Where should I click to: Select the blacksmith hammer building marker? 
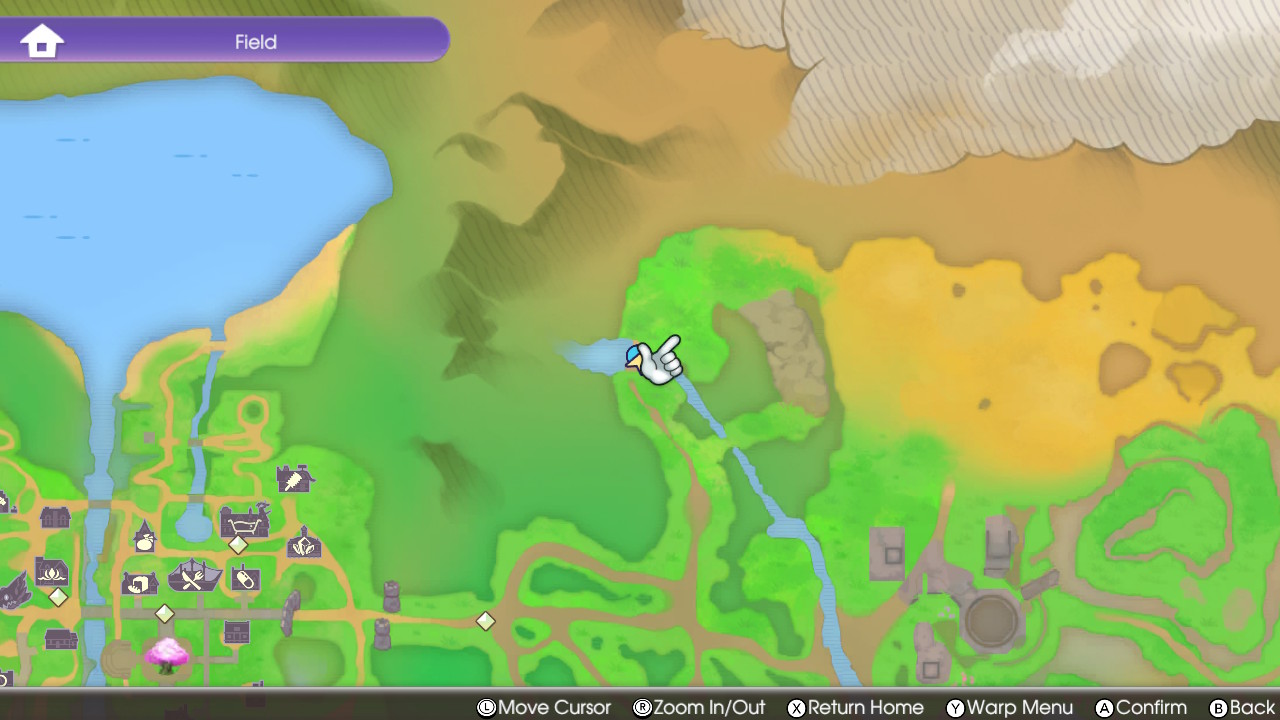294,479
